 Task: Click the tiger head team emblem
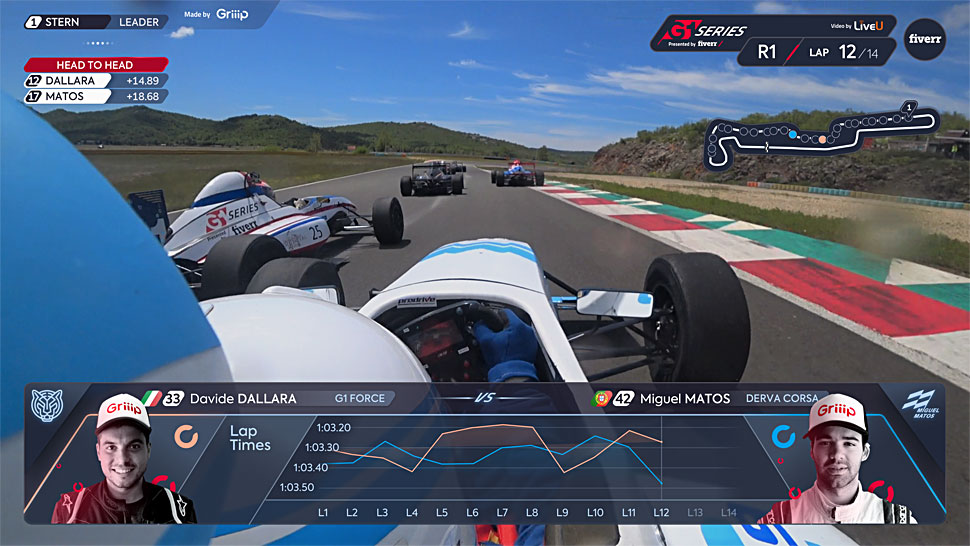47,405
